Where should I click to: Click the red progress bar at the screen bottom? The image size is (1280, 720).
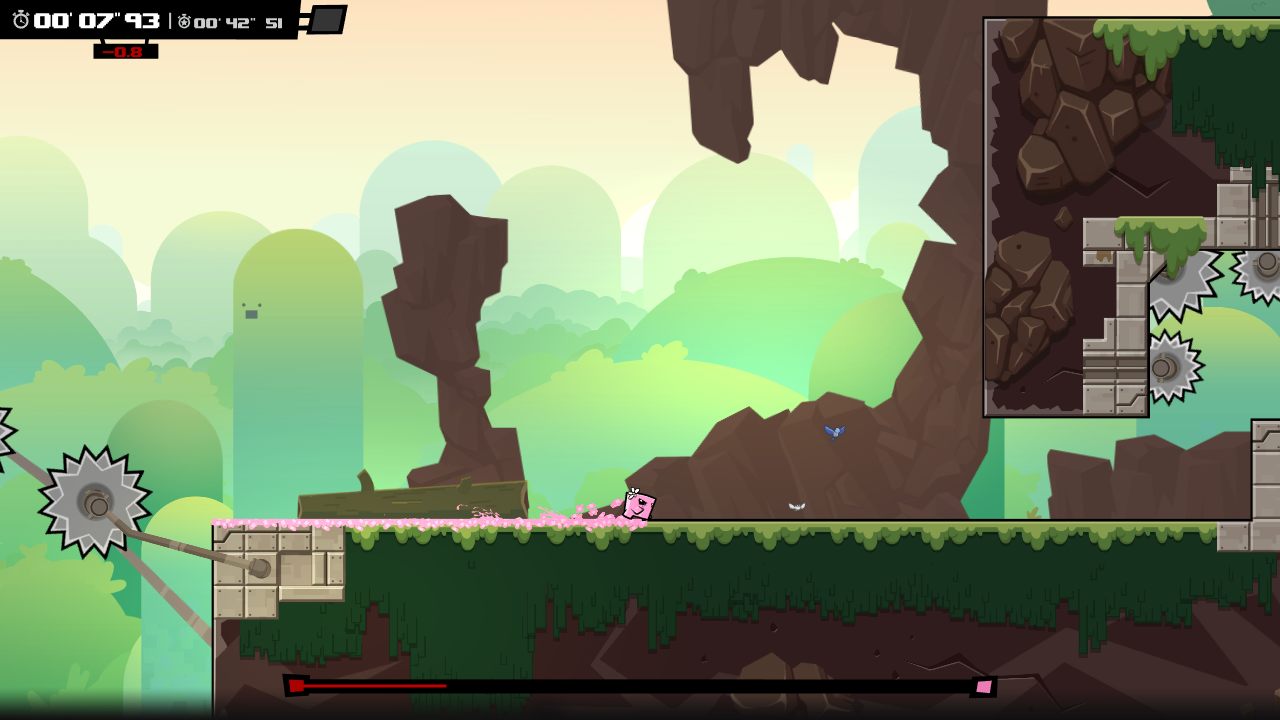tap(370, 686)
